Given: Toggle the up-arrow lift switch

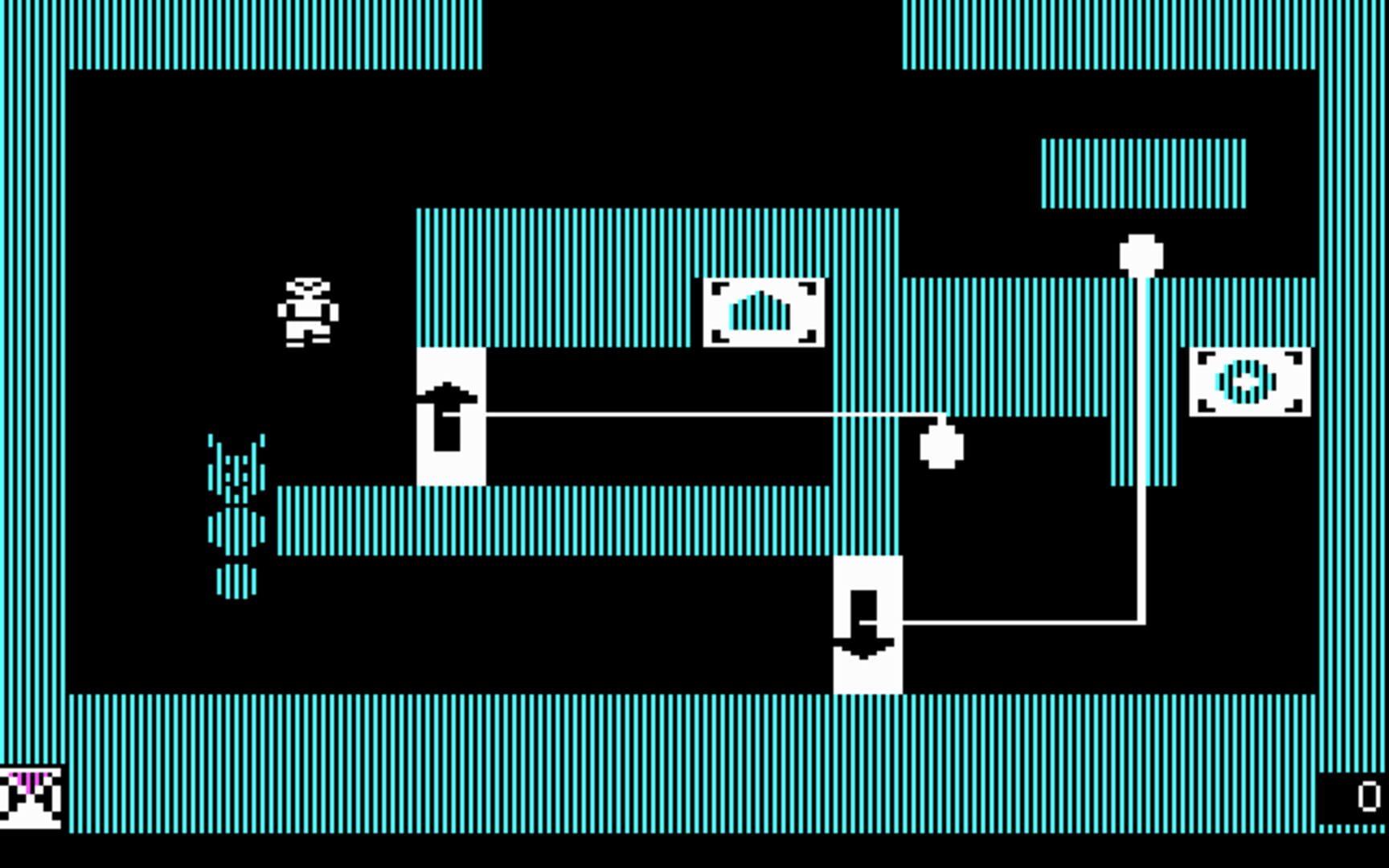Looking at the screenshot, I should [x=449, y=402].
